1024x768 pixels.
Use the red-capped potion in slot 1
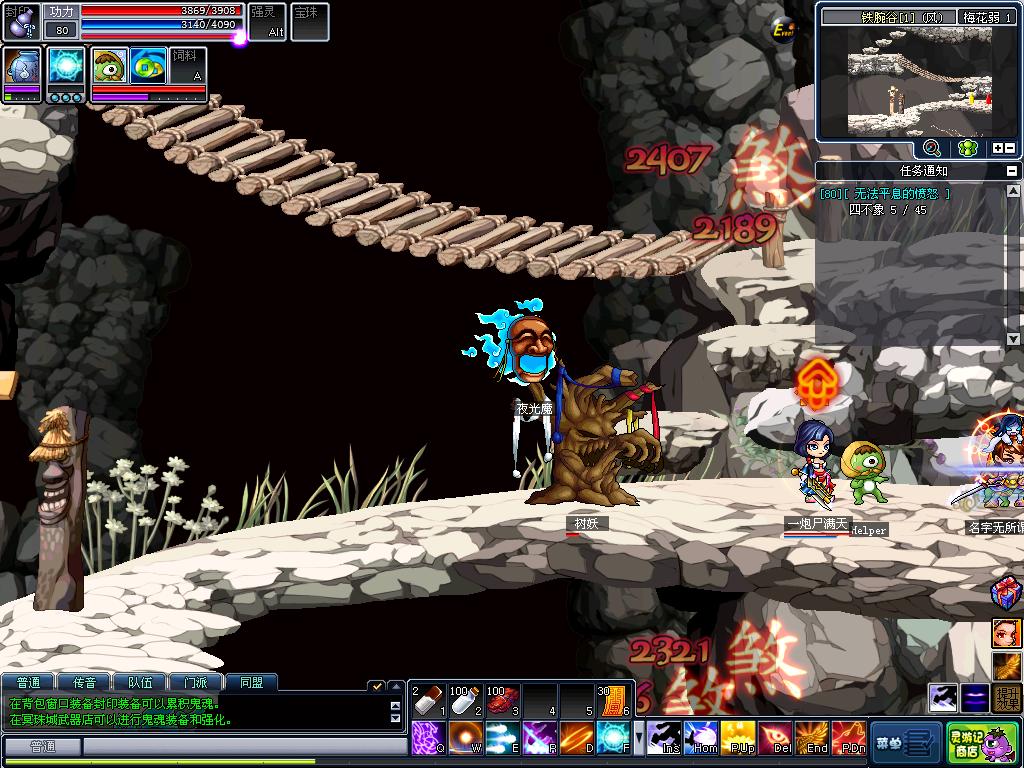429,701
